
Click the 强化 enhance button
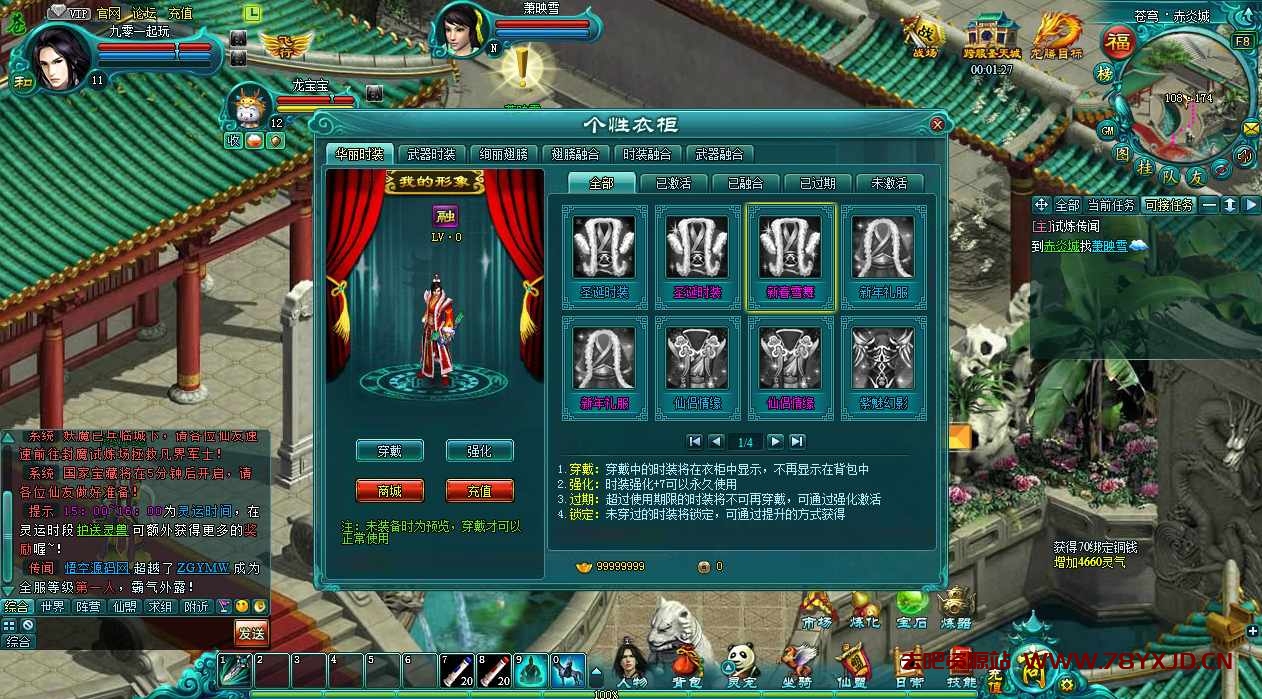pos(479,451)
